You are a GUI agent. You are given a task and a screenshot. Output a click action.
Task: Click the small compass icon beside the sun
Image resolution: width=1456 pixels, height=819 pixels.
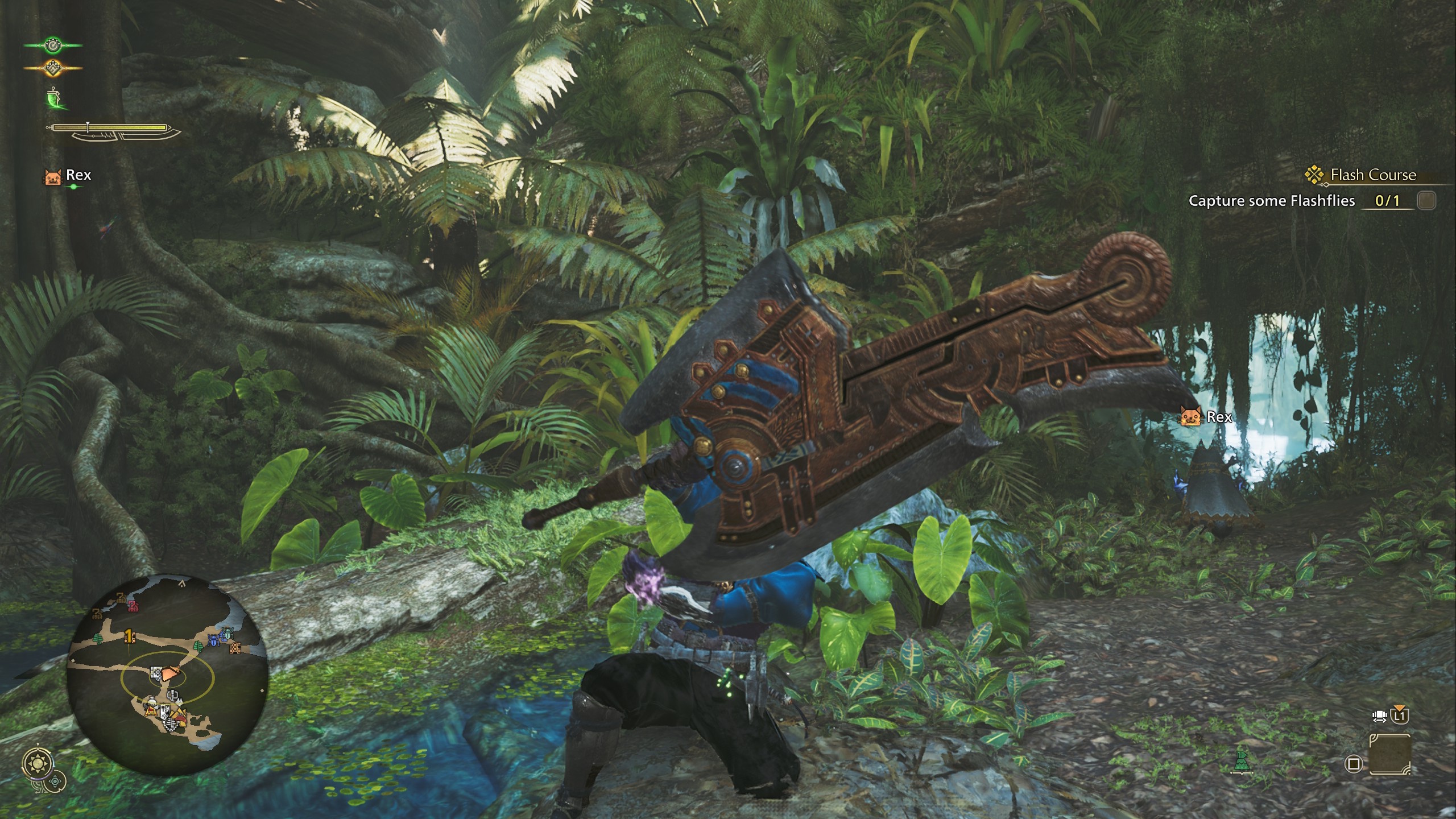(56, 782)
